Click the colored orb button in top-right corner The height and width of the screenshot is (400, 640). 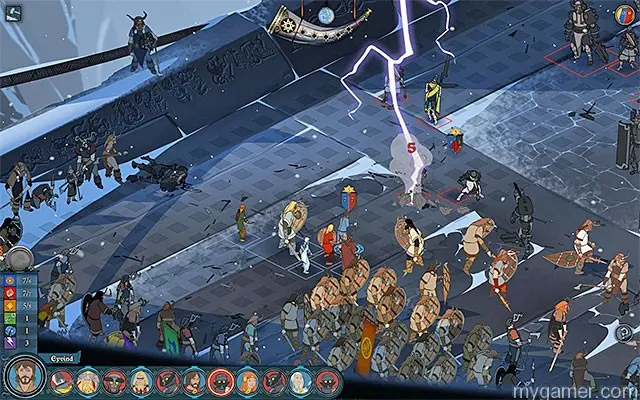[625, 13]
